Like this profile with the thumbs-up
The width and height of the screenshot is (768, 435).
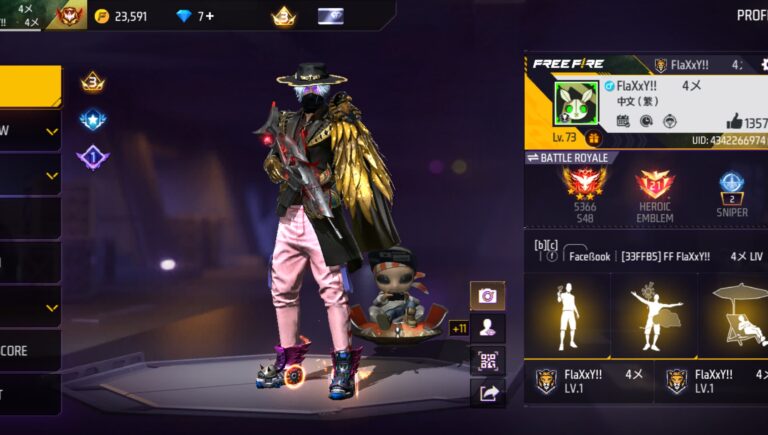tap(734, 121)
